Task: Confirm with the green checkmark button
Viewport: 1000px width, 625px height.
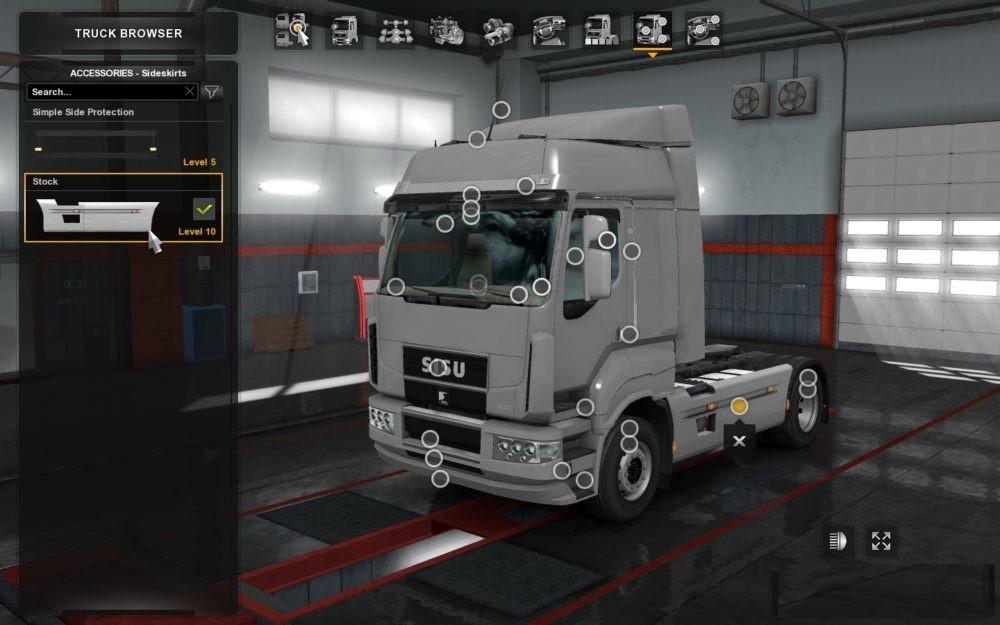Action: pos(204,209)
